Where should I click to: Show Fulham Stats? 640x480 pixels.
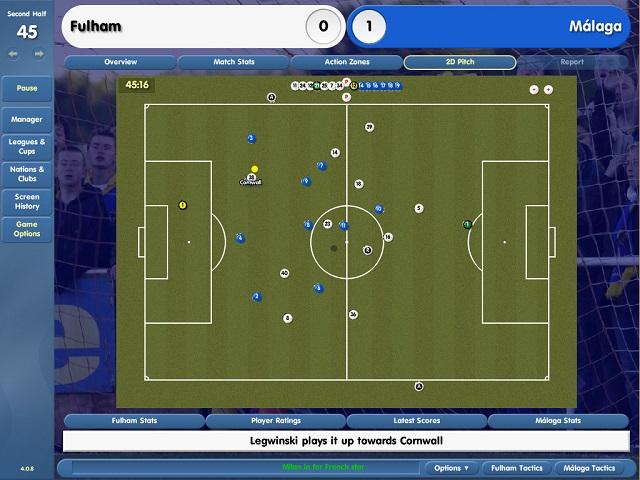coord(133,421)
